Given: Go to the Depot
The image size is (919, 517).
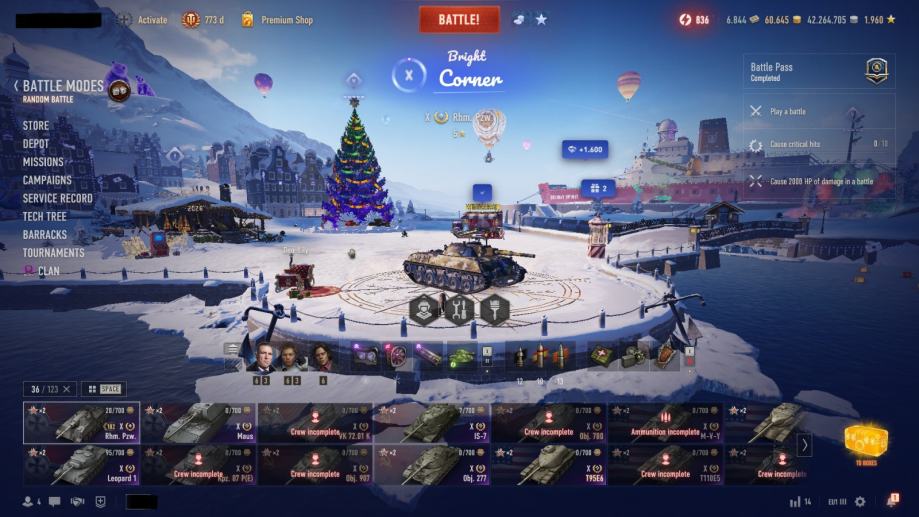Looking at the screenshot, I should click(x=37, y=144).
